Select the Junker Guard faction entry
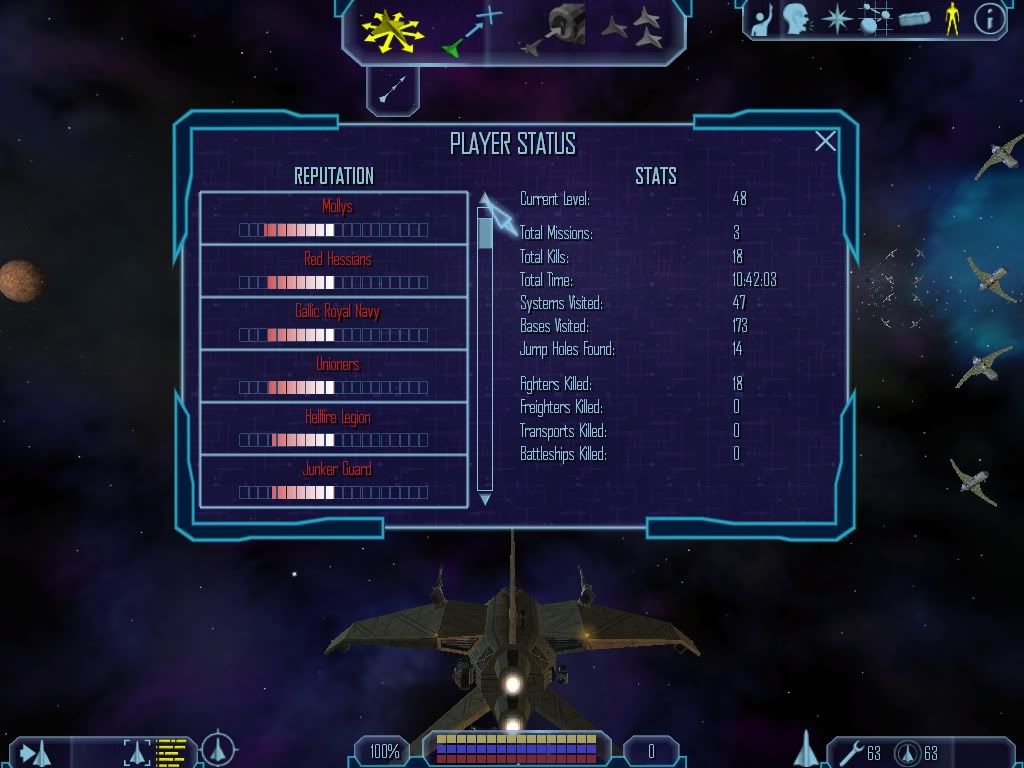1024x768 pixels. pyautogui.click(x=334, y=480)
